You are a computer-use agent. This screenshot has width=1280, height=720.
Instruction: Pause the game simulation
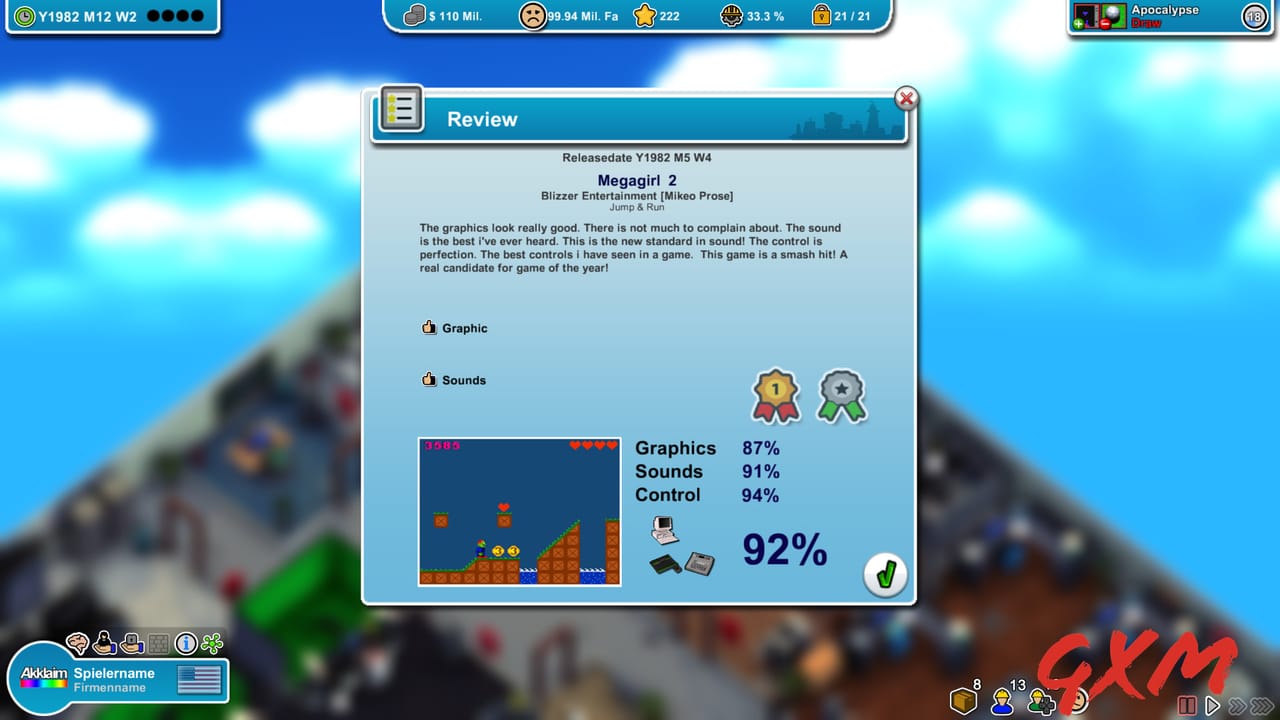coord(1188,705)
